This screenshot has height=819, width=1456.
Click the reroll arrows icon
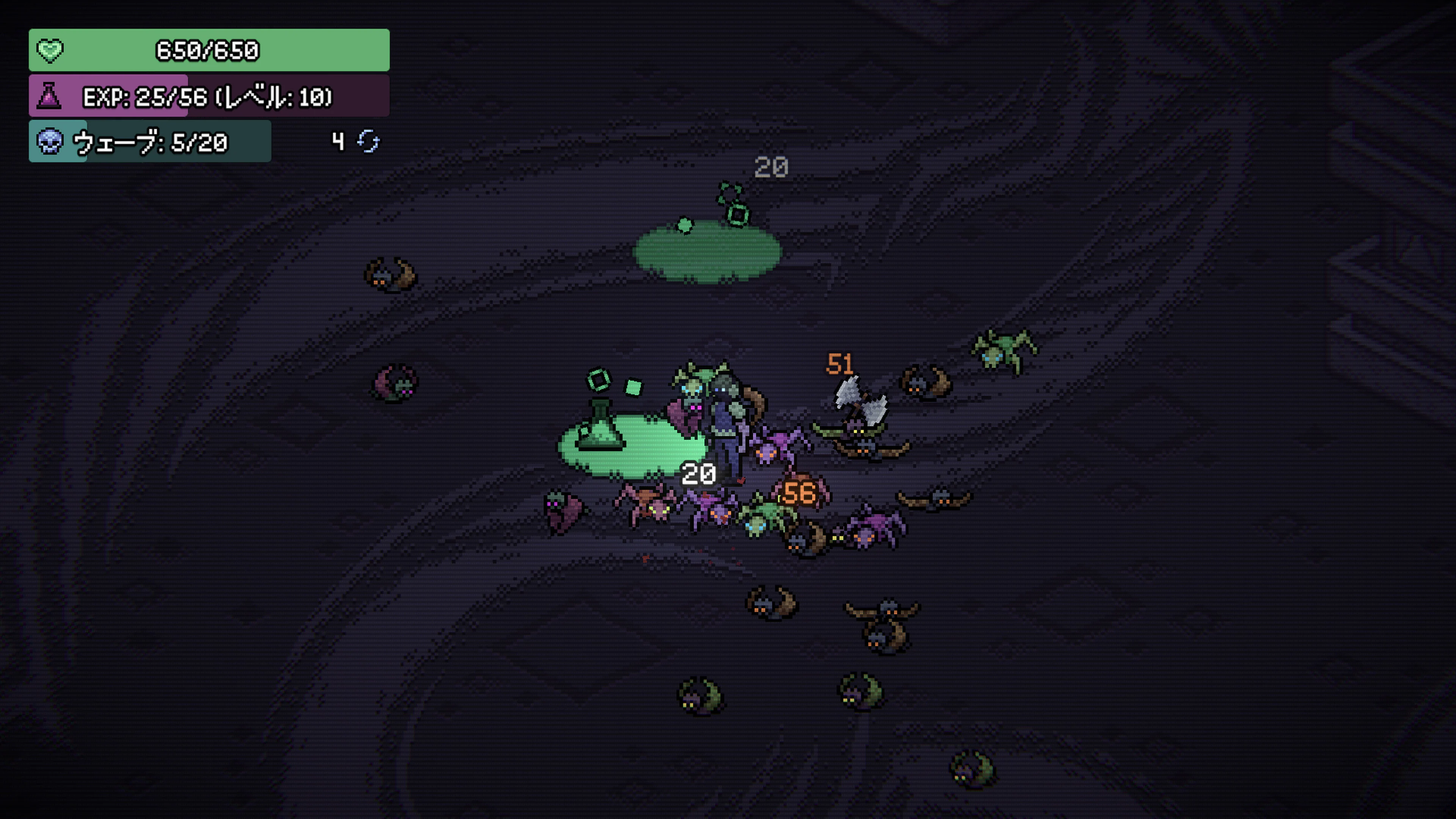(369, 141)
